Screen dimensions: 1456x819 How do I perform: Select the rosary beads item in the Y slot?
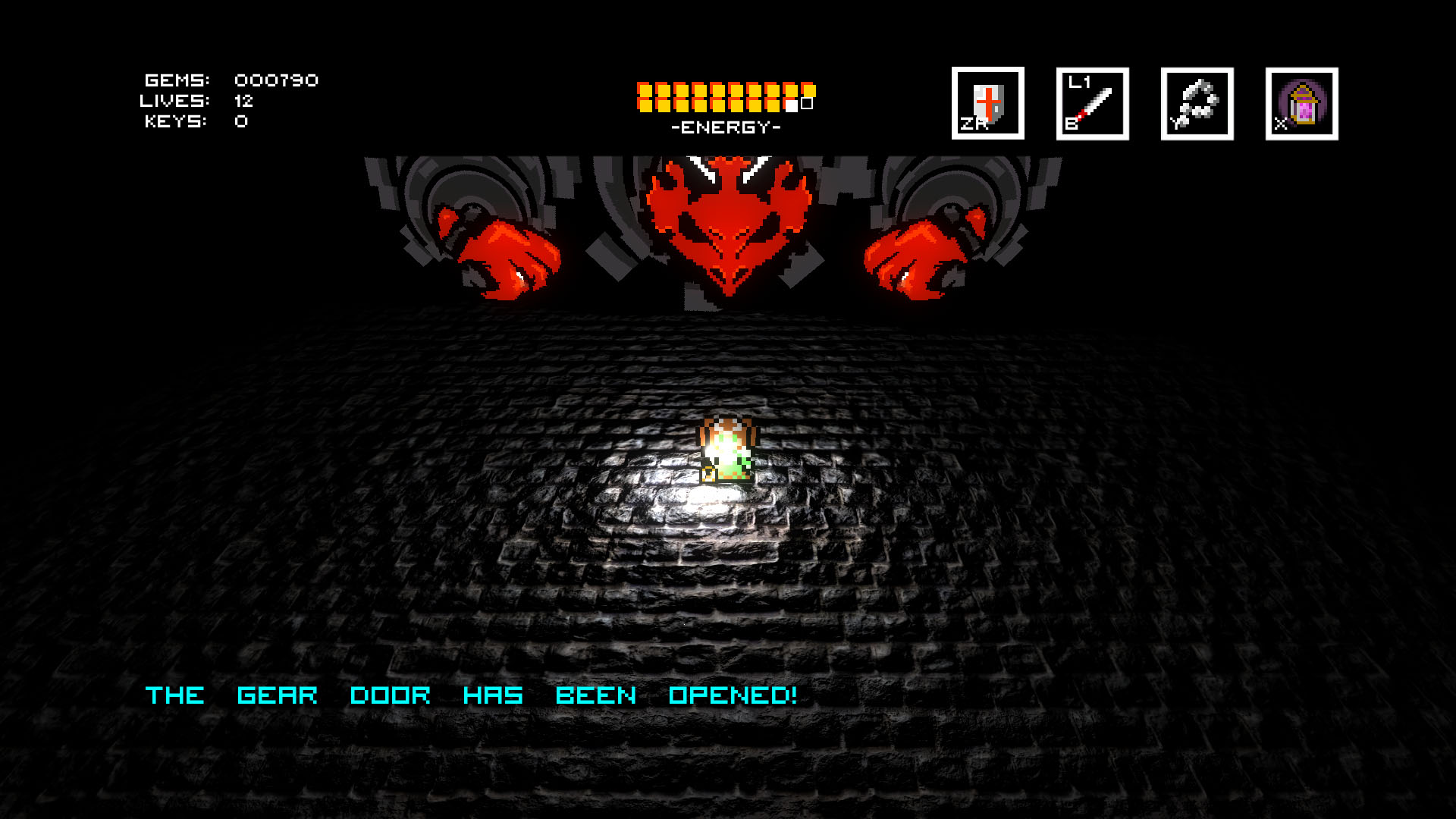pos(1197,102)
